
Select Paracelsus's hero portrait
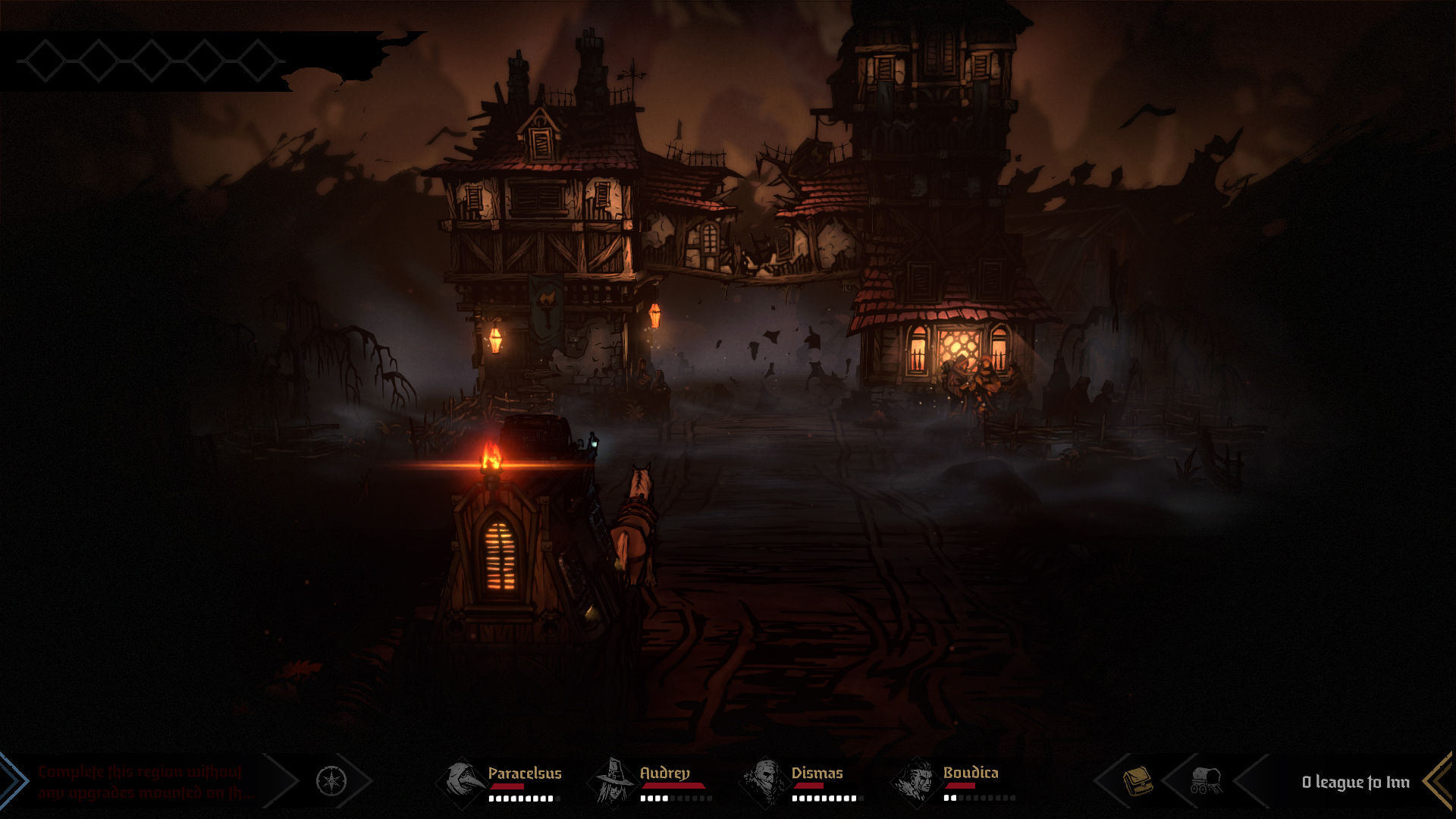pos(462,780)
